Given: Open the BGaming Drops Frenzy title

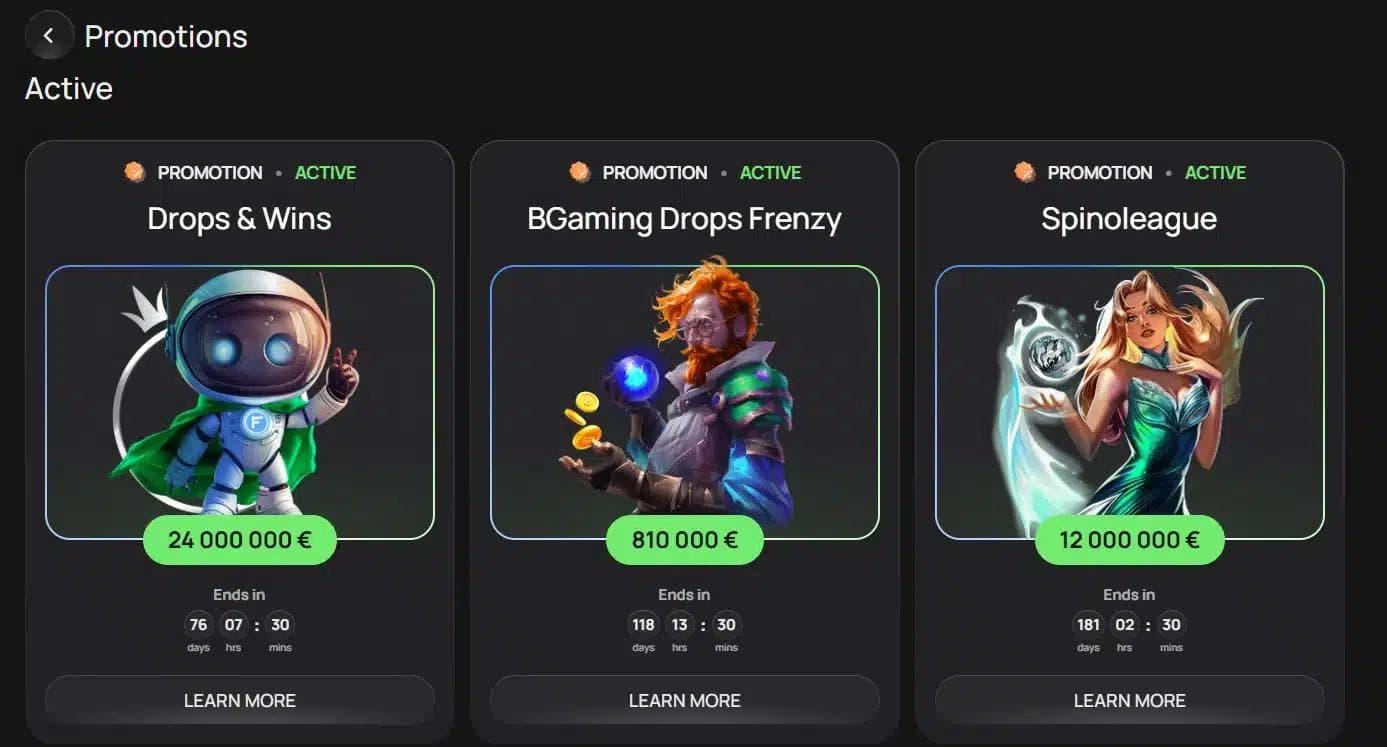Looking at the screenshot, I should (x=685, y=219).
